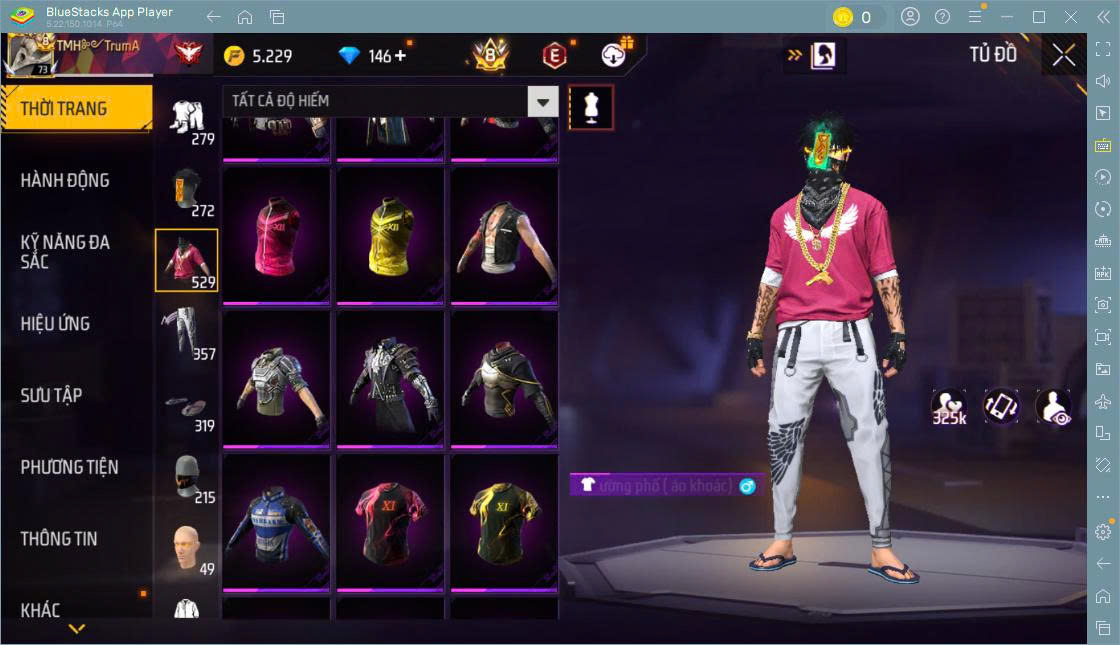Show the Thông Tin tab
The width and height of the screenshot is (1120, 645).
[x=60, y=539]
